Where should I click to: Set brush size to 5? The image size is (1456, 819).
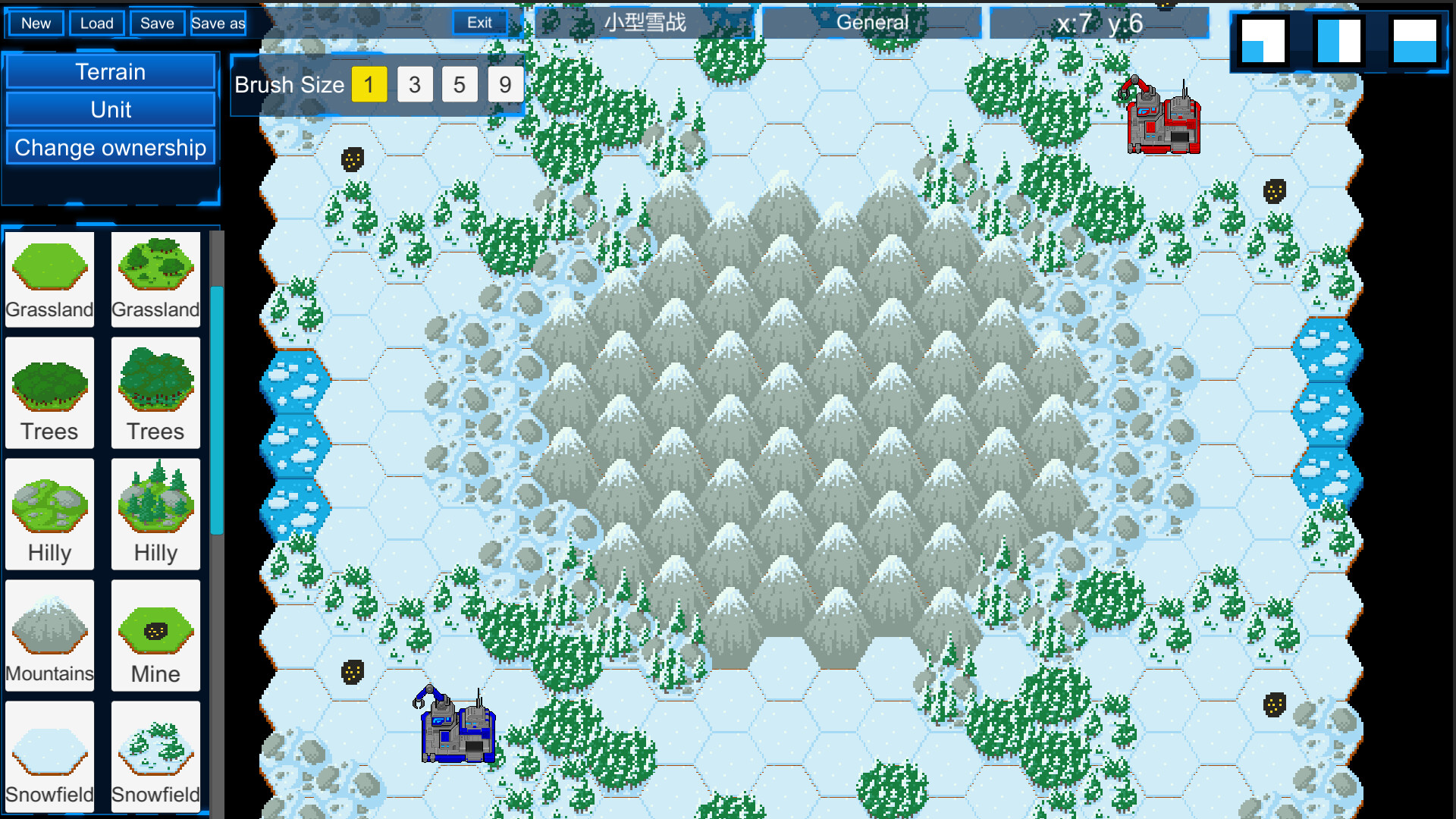(x=460, y=84)
